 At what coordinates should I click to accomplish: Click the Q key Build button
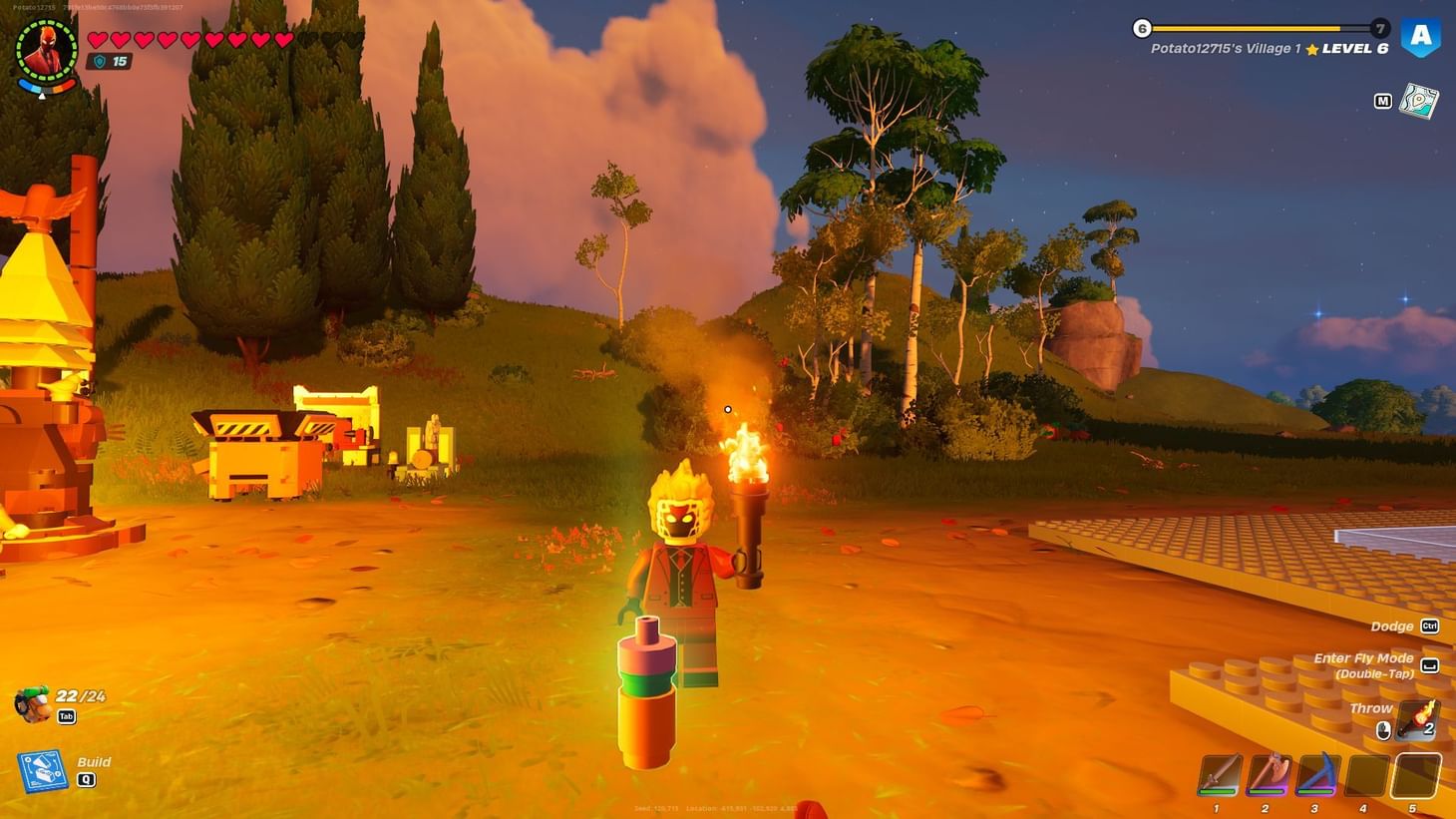point(86,779)
